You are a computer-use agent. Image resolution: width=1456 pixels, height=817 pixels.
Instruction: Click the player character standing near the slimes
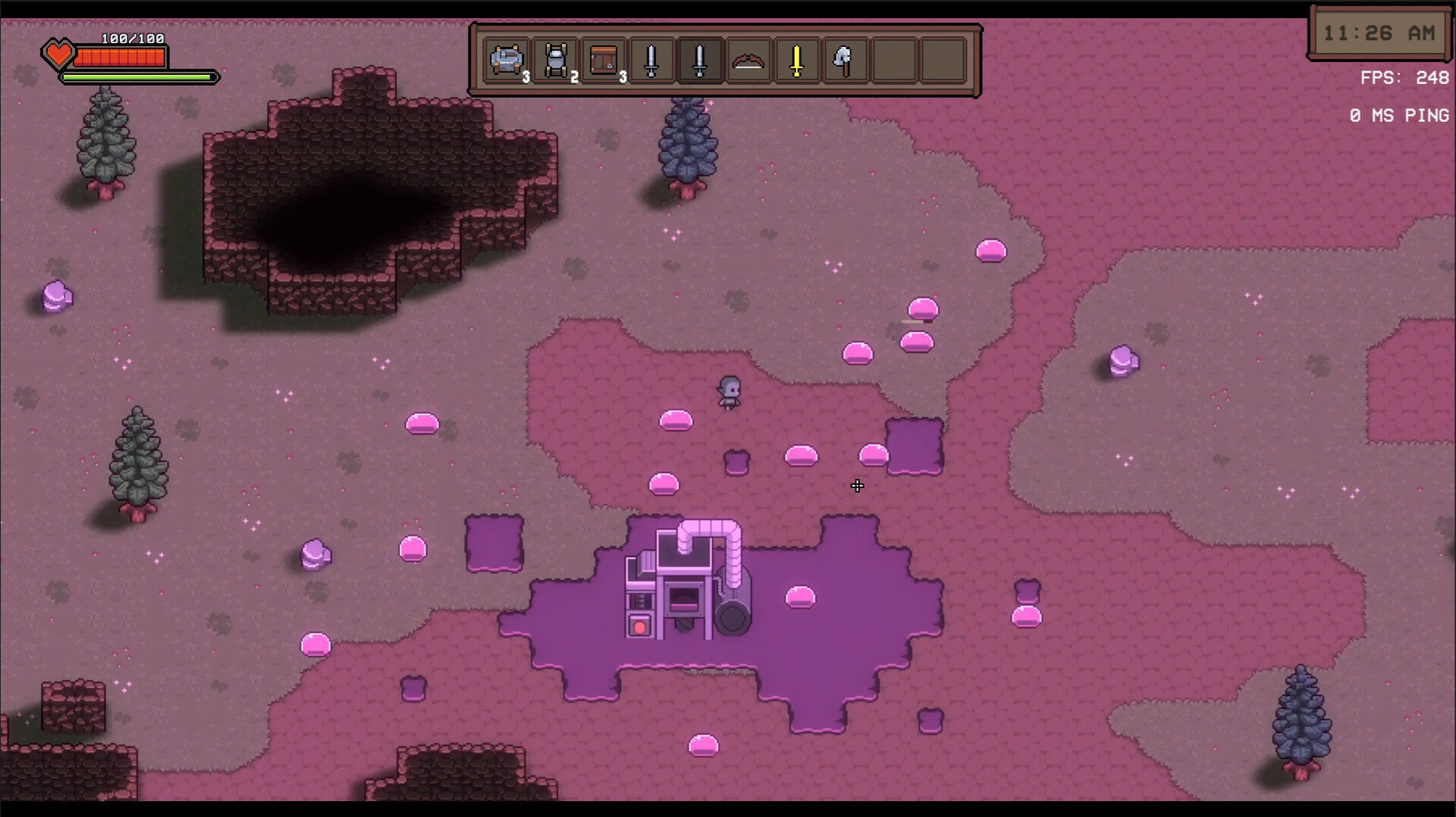[x=729, y=393]
